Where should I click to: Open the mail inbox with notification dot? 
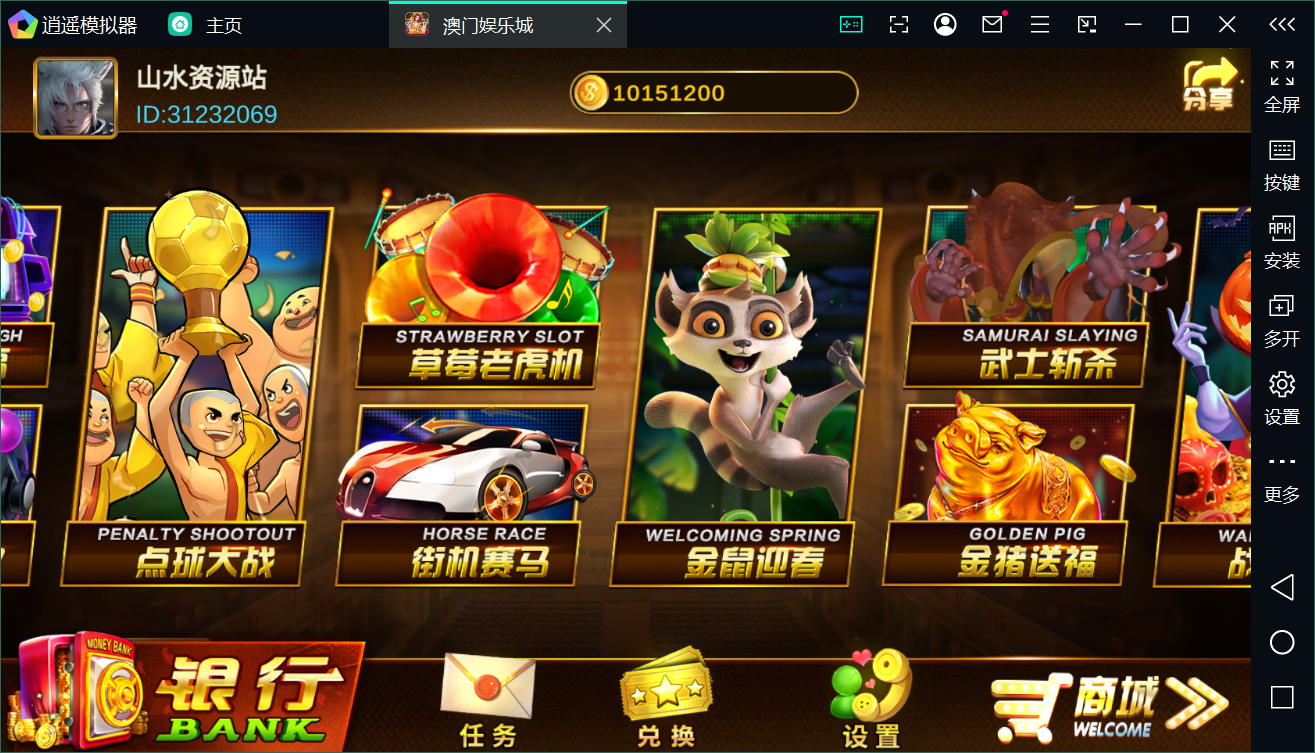(992, 23)
